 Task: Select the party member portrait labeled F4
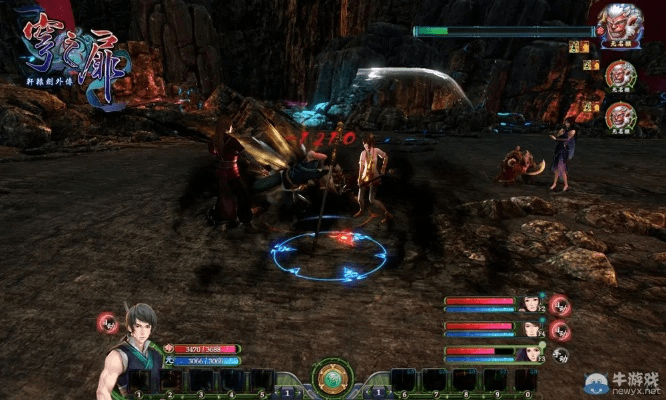coord(529,328)
